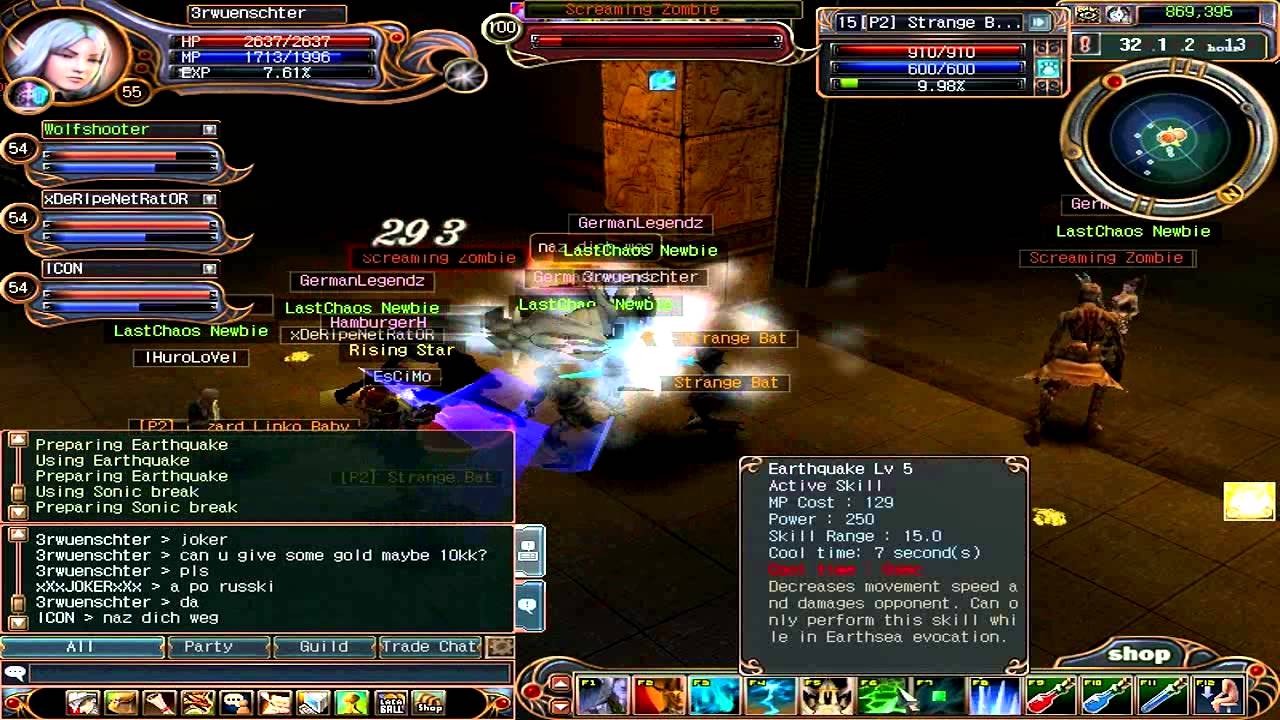This screenshot has height=720, width=1280.
Task: Collapse the ICON party member frame
Action: tap(208, 268)
